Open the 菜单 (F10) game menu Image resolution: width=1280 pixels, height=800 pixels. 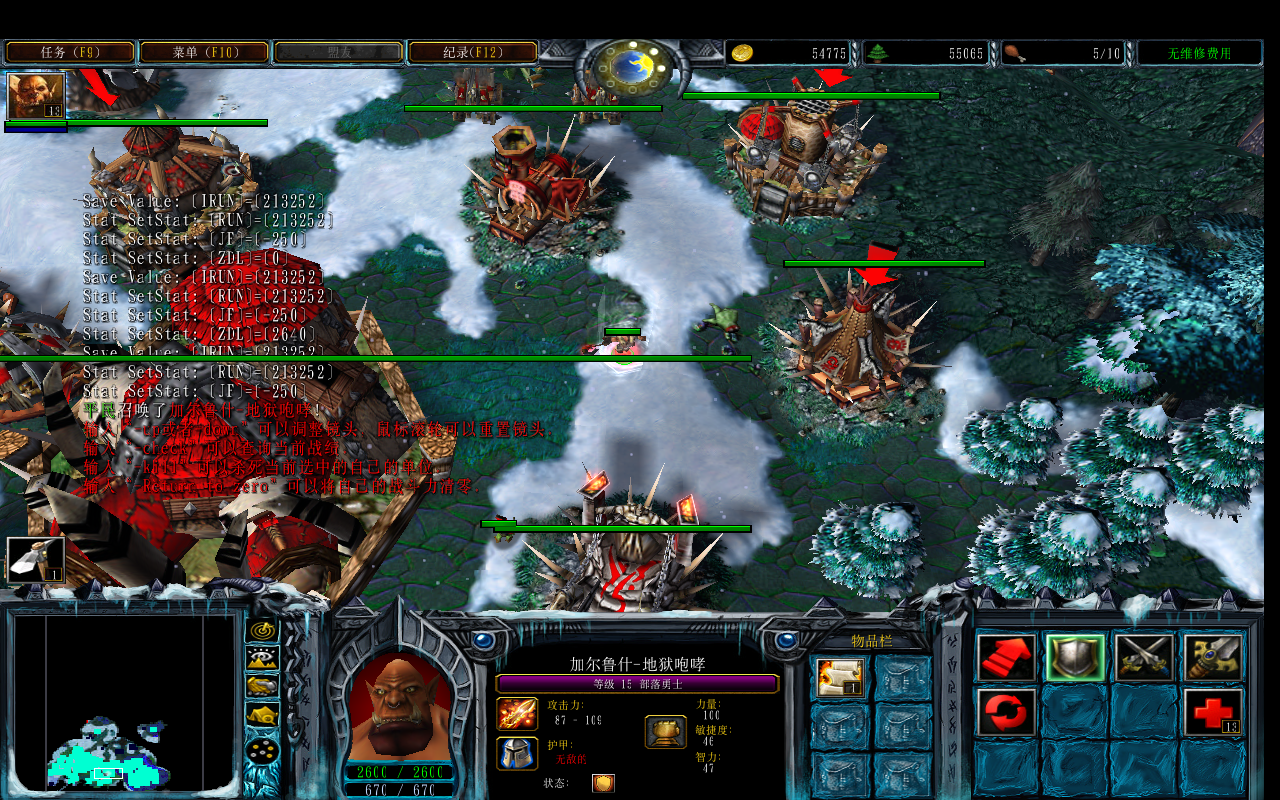pyautogui.click(x=204, y=53)
